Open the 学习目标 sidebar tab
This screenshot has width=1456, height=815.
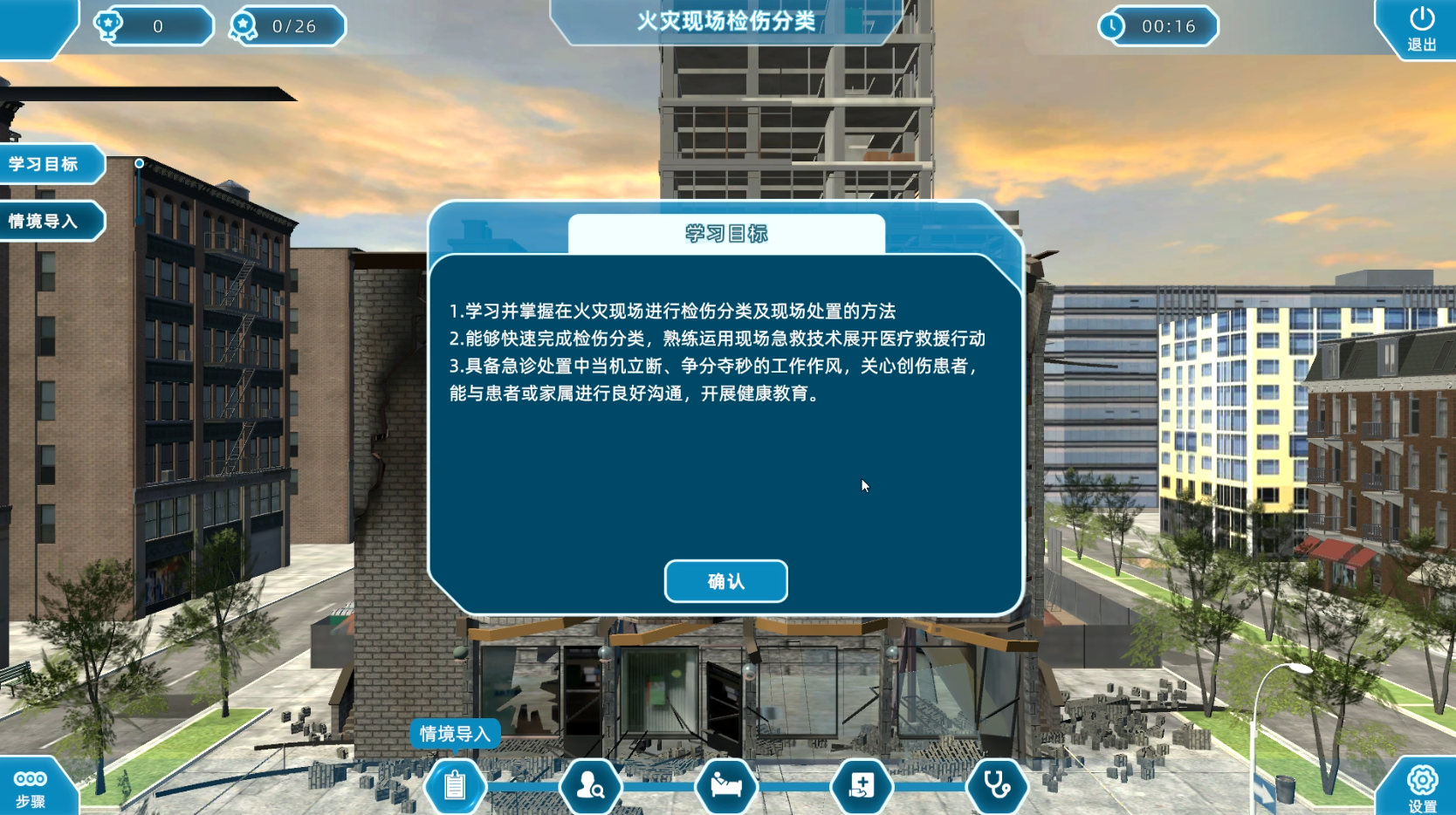(x=48, y=163)
